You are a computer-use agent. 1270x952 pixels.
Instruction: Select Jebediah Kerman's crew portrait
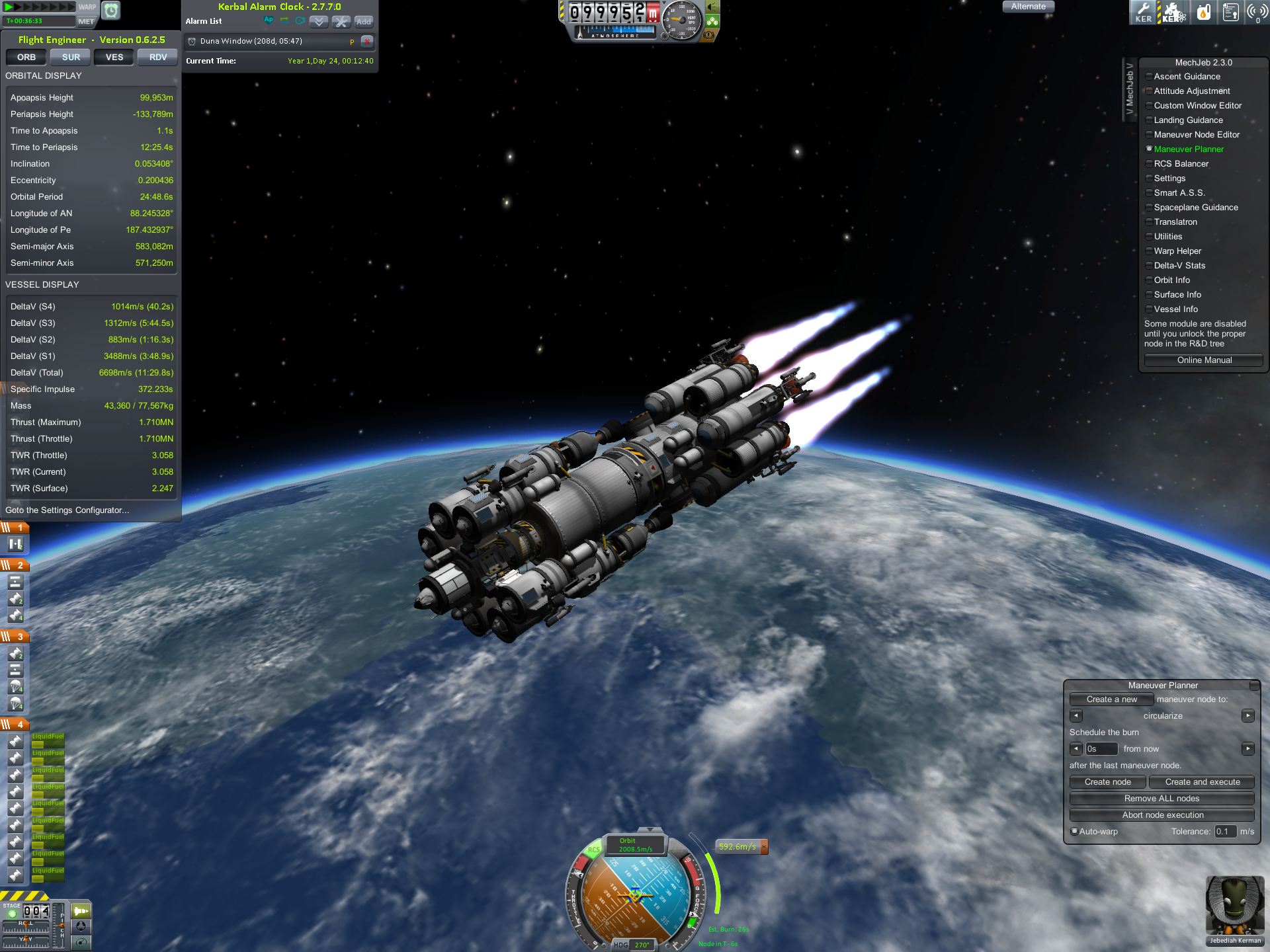click(1234, 906)
